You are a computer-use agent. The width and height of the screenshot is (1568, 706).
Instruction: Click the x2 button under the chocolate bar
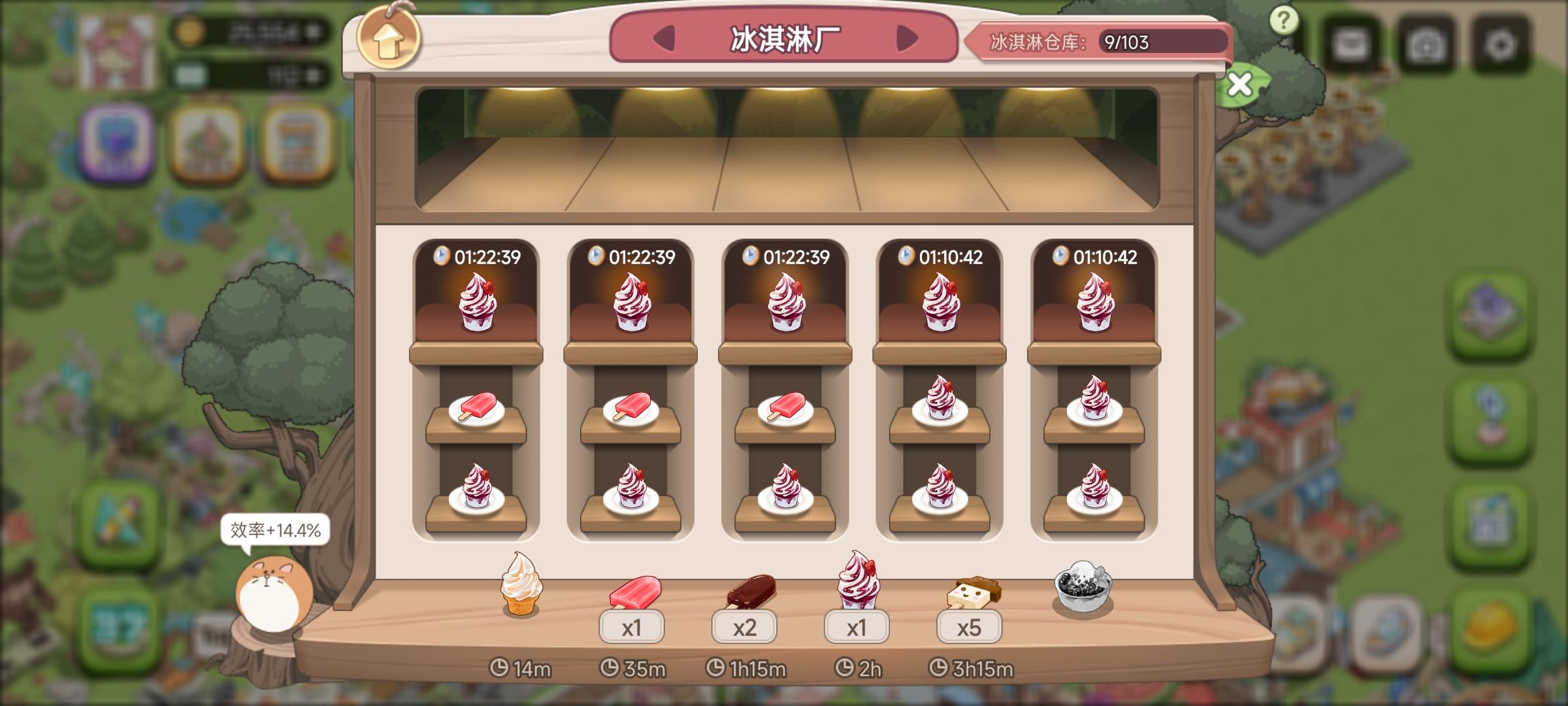(744, 628)
